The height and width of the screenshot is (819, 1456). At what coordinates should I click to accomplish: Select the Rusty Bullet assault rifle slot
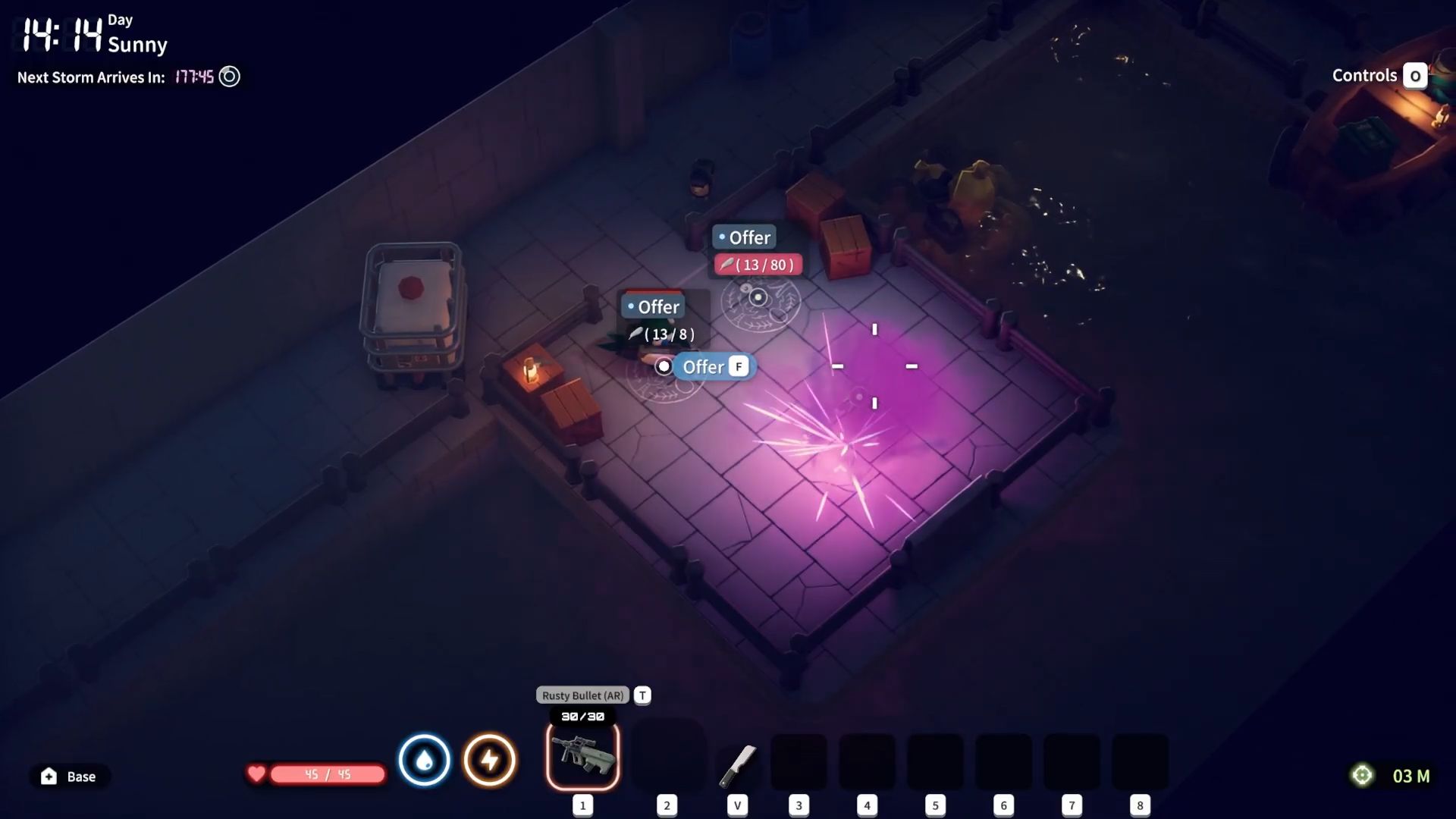pos(582,755)
